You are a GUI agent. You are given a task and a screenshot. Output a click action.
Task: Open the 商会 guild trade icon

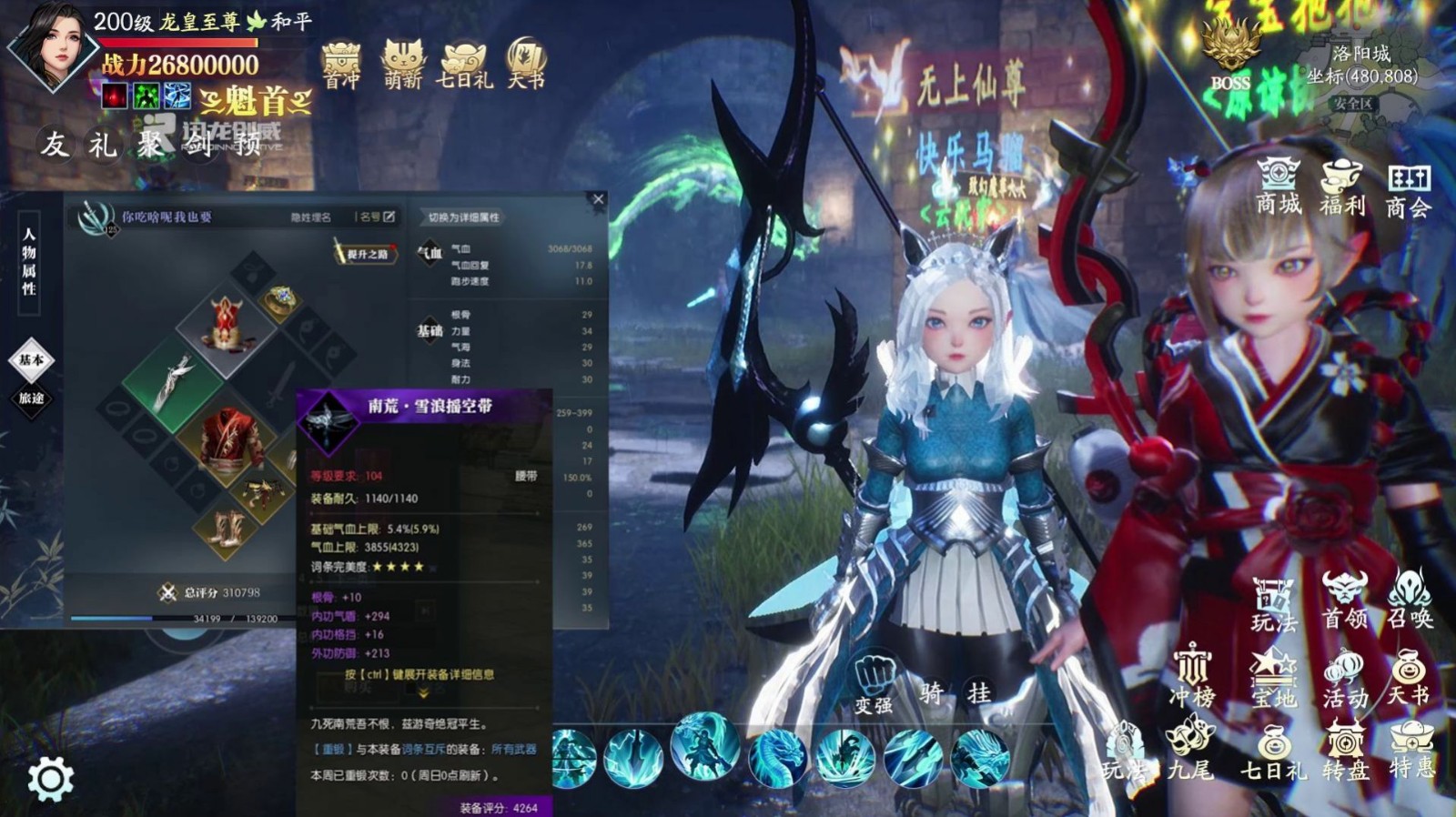(x=1409, y=187)
